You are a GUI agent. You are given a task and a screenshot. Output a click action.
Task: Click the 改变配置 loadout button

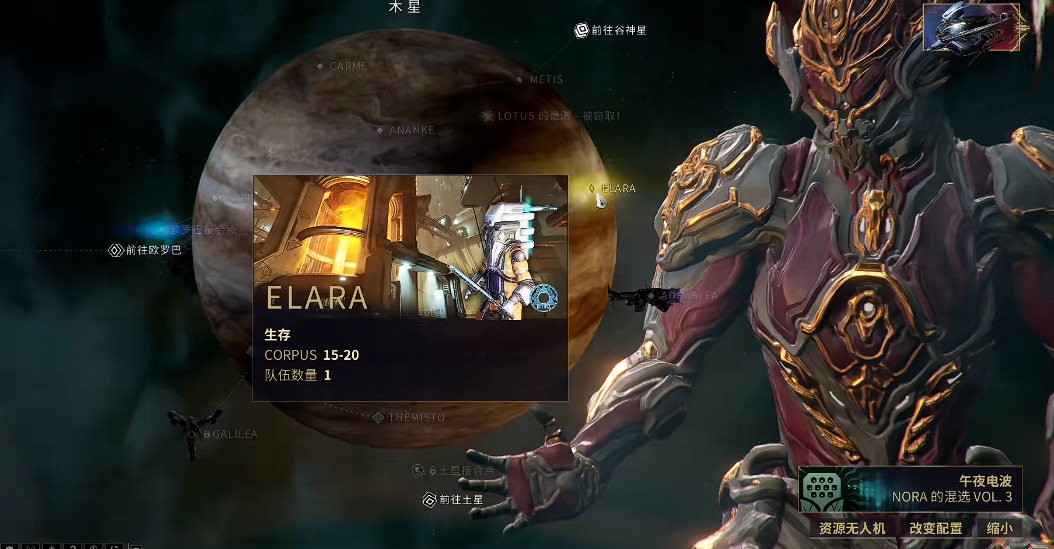[x=936, y=528]
